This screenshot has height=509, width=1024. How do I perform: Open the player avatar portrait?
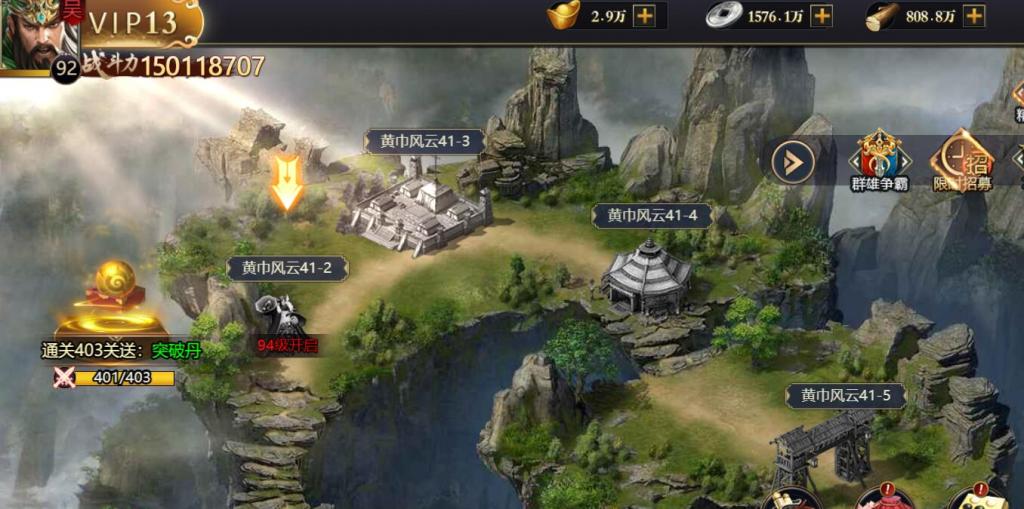pos(38,36)
